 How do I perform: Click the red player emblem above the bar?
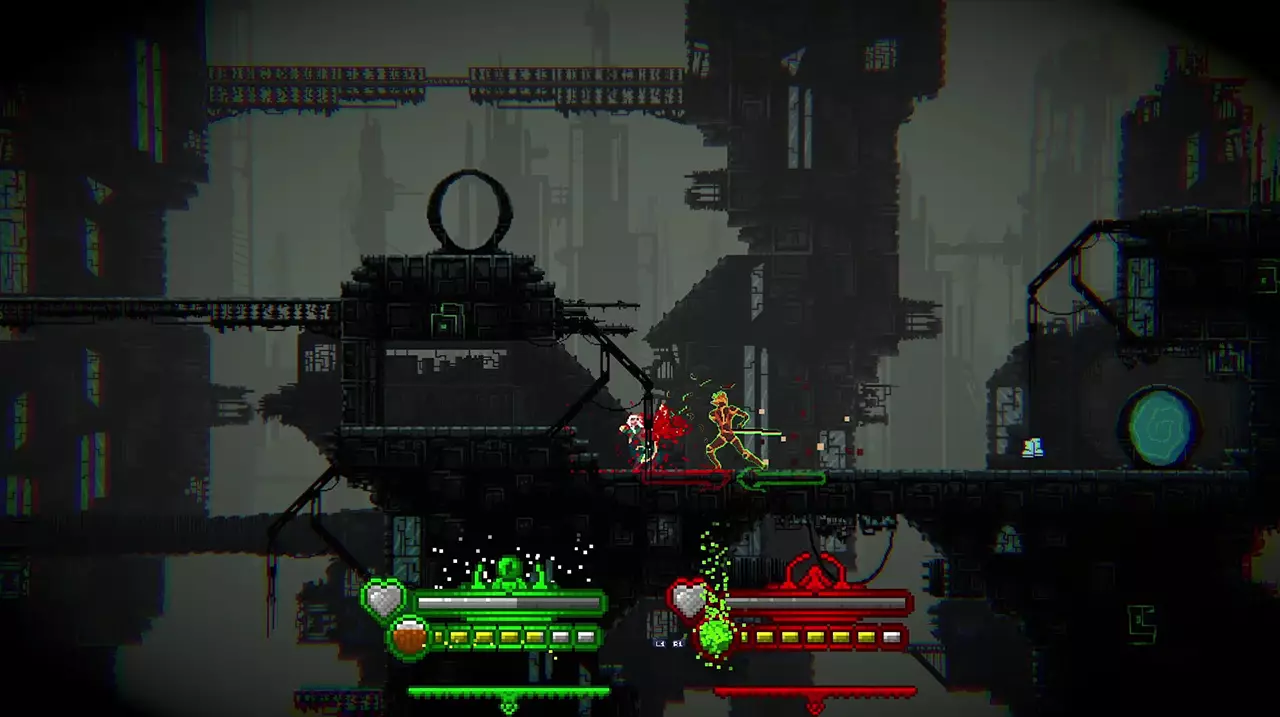pos(815,572)
